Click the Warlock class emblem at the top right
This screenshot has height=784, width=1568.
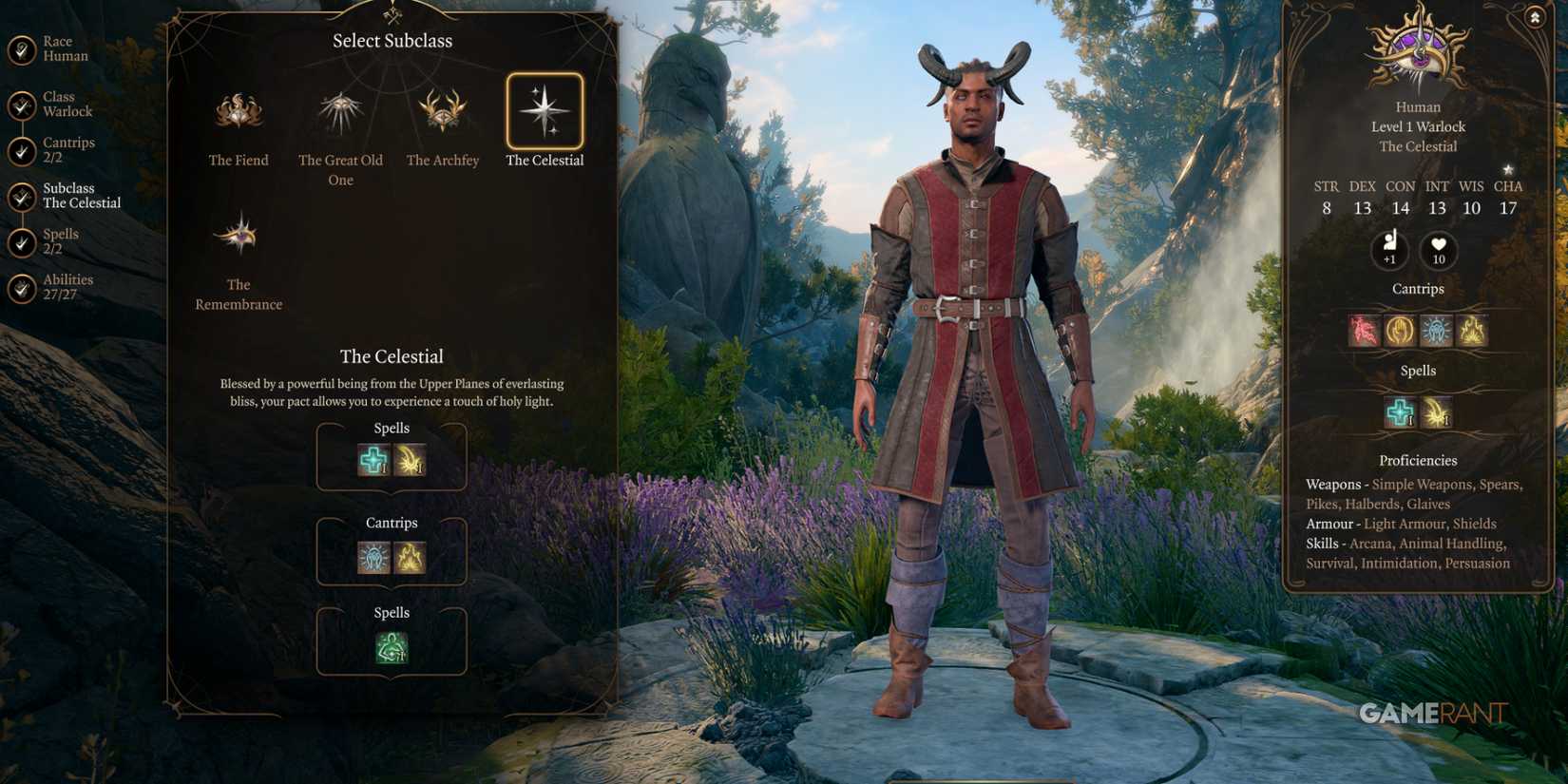point(1418,52)
